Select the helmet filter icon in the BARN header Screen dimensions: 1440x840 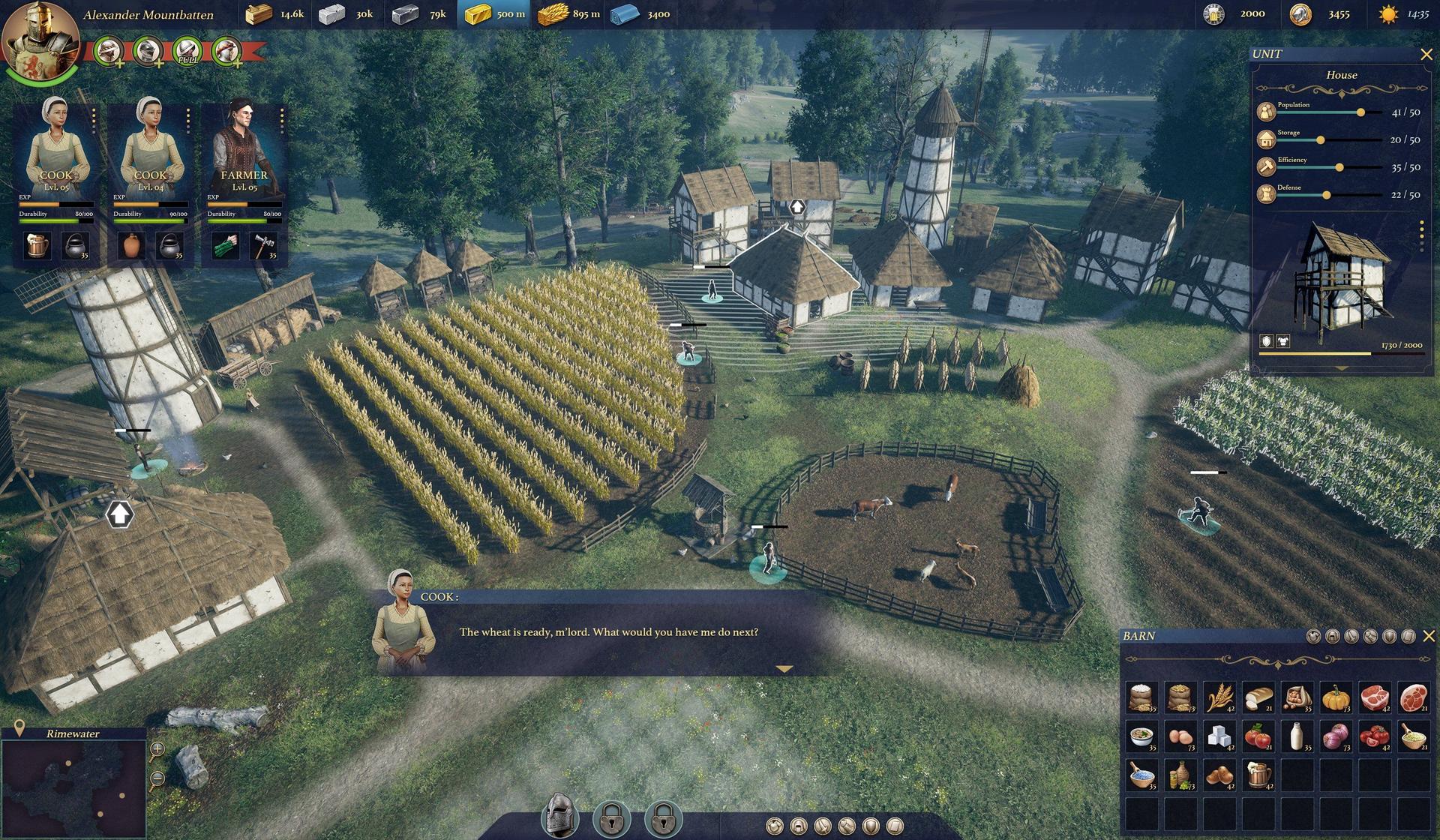tap(1333, 637)
